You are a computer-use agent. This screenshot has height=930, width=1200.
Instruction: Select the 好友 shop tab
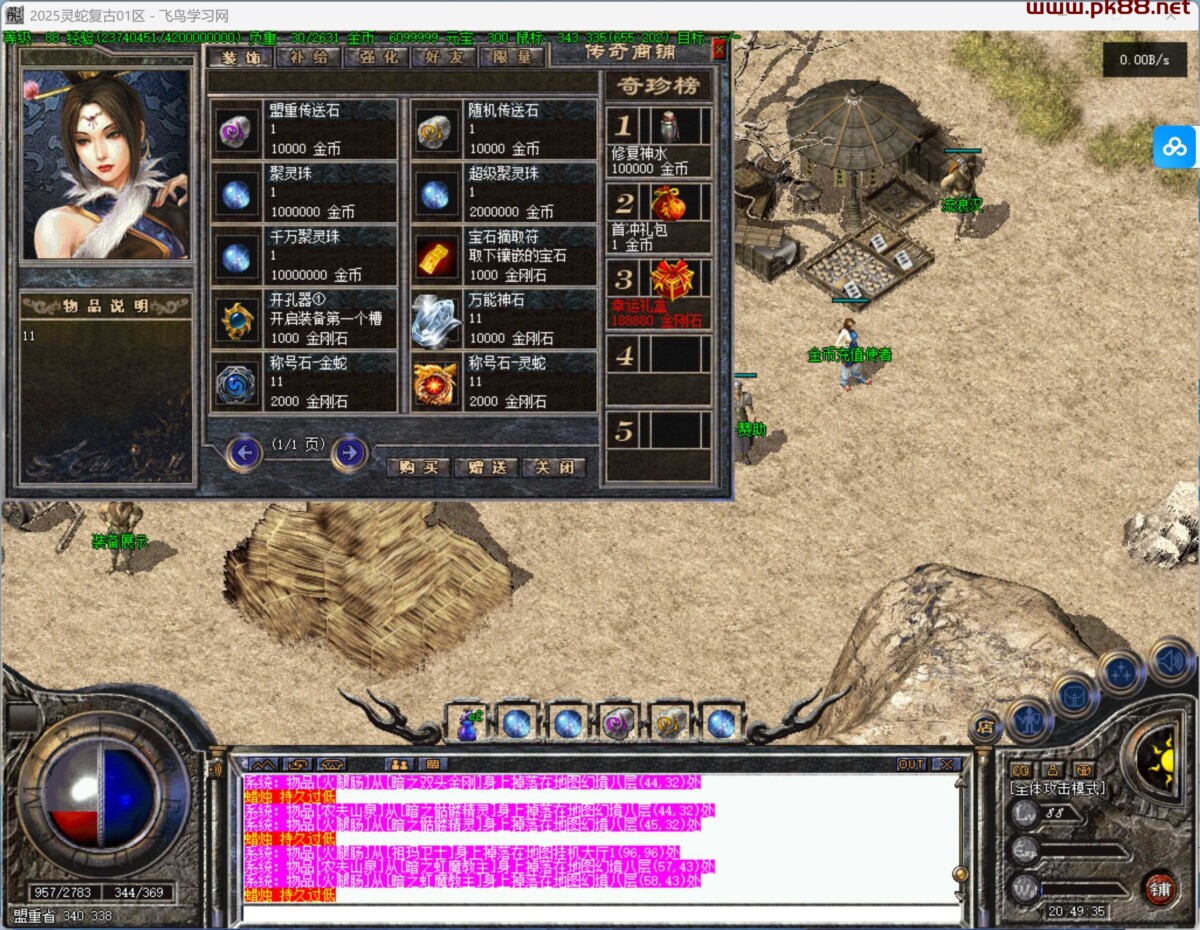pos(443,57)
